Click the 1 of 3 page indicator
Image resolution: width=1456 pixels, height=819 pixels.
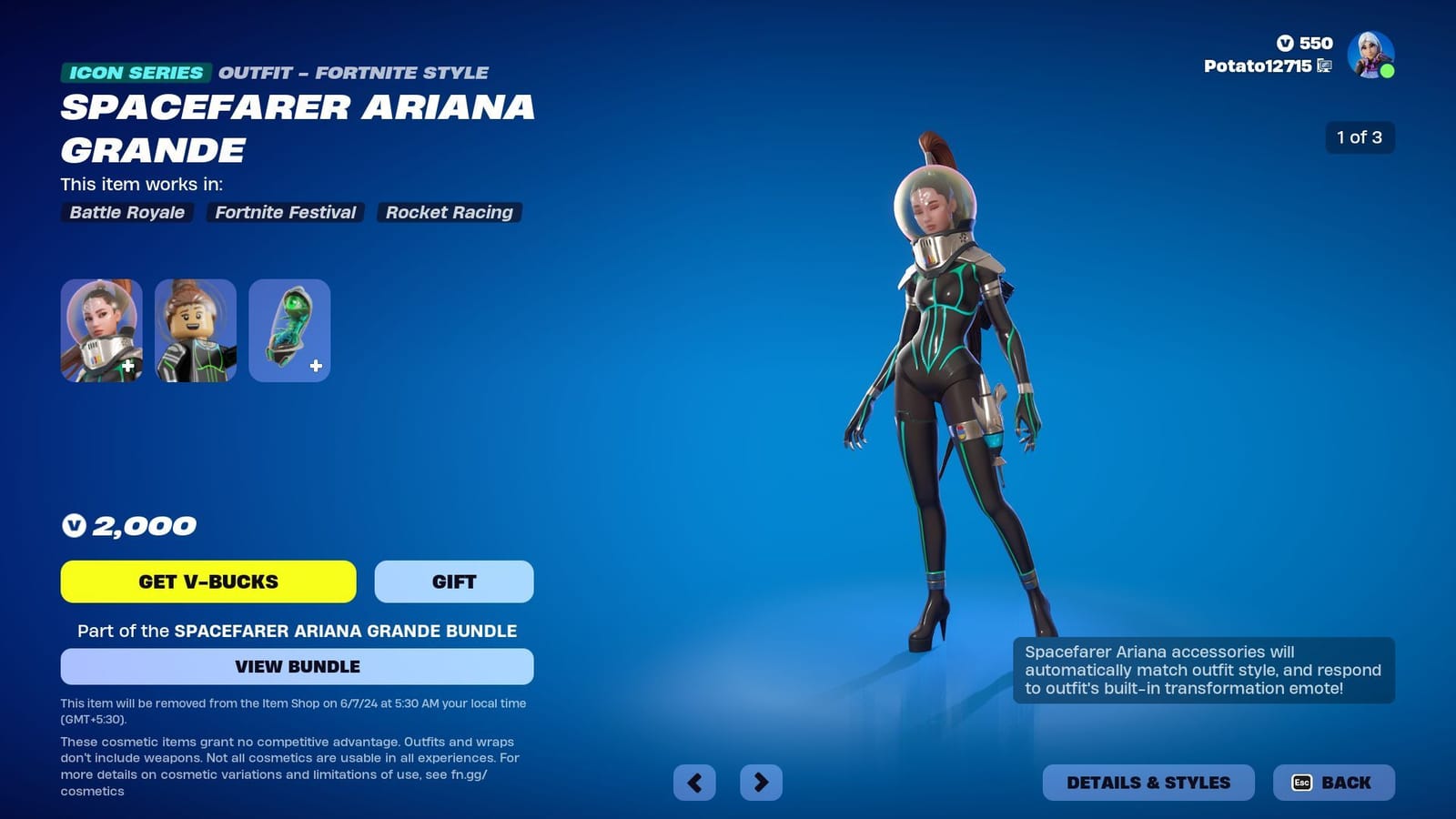pyautogui.click(x=1360, y=138)
